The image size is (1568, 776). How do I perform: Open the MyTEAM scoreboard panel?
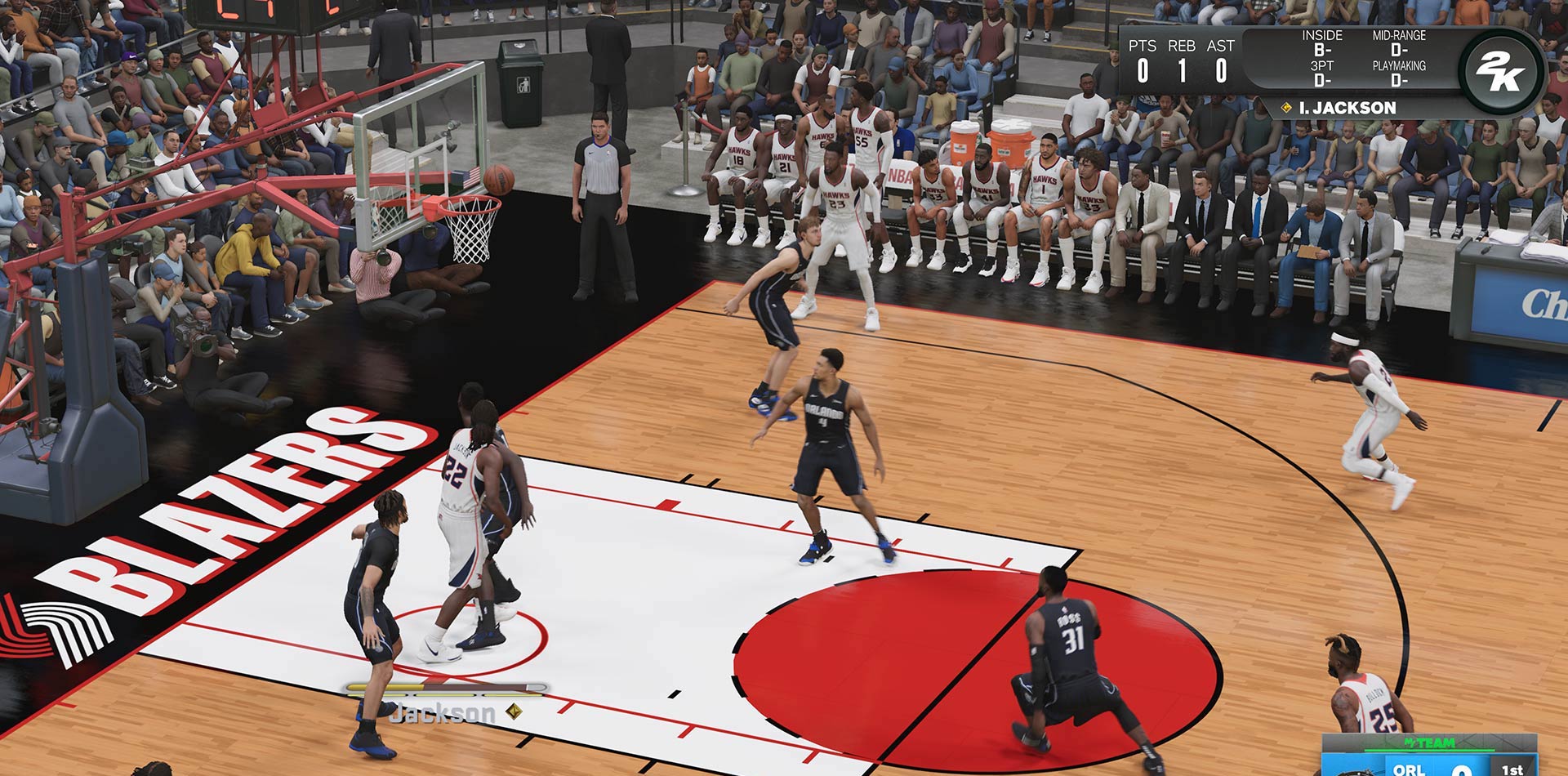1430,756
